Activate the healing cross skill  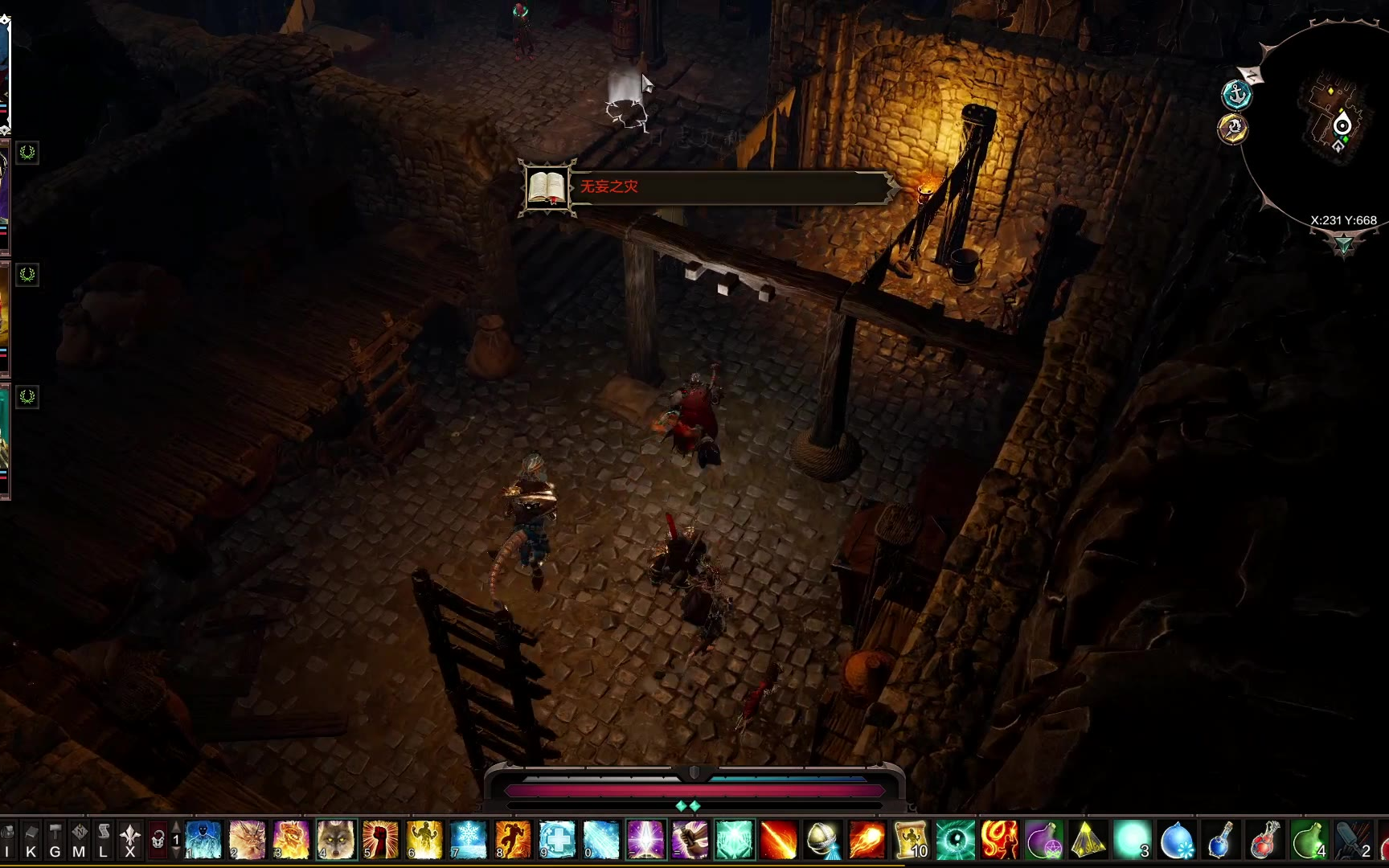(557, 840)
